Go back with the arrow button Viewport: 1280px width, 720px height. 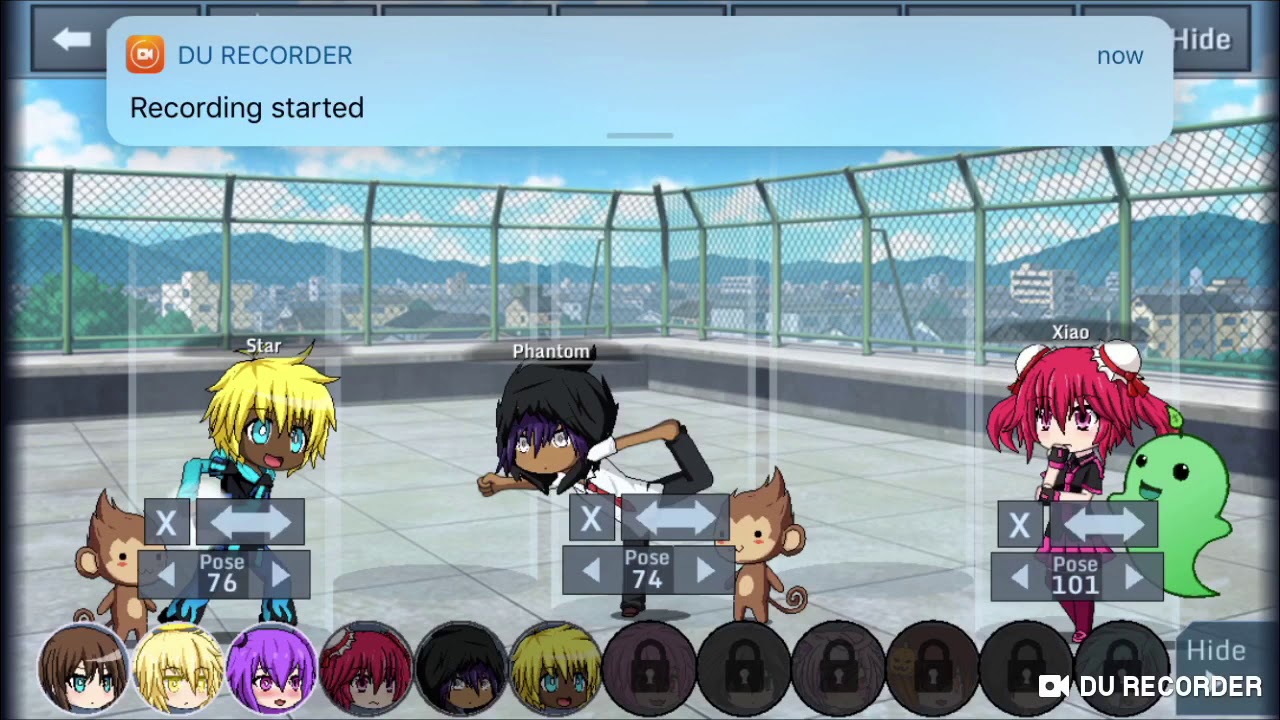(72, 41)
